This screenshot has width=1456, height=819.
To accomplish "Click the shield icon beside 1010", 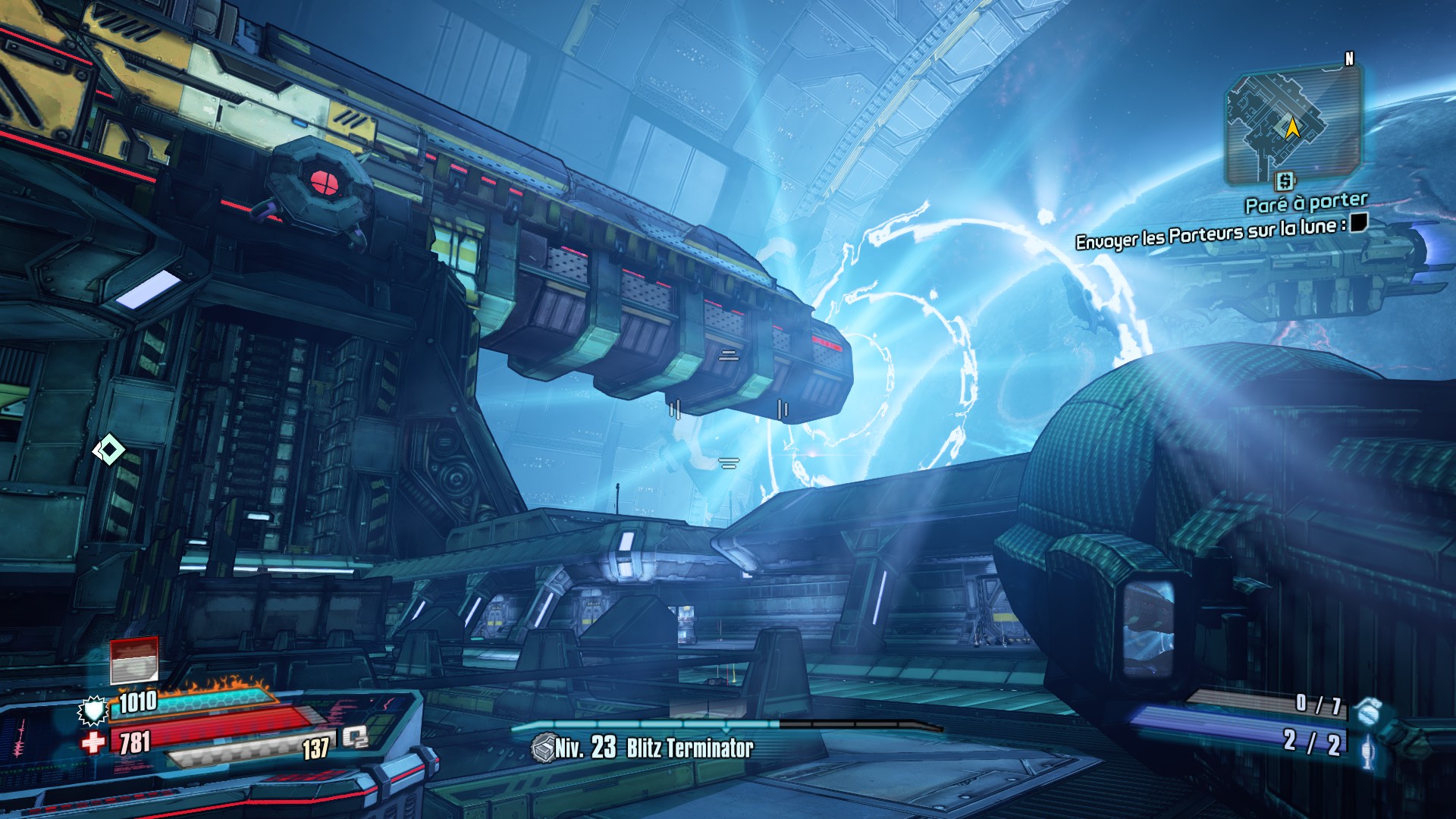I will tap(93, 710).
